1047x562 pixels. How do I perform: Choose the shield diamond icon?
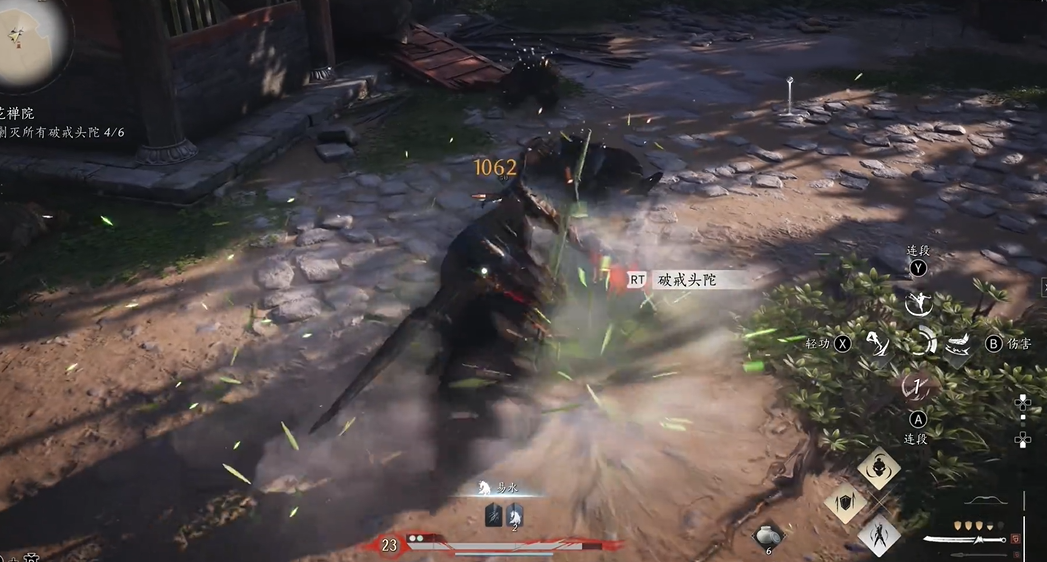(846, 502)
